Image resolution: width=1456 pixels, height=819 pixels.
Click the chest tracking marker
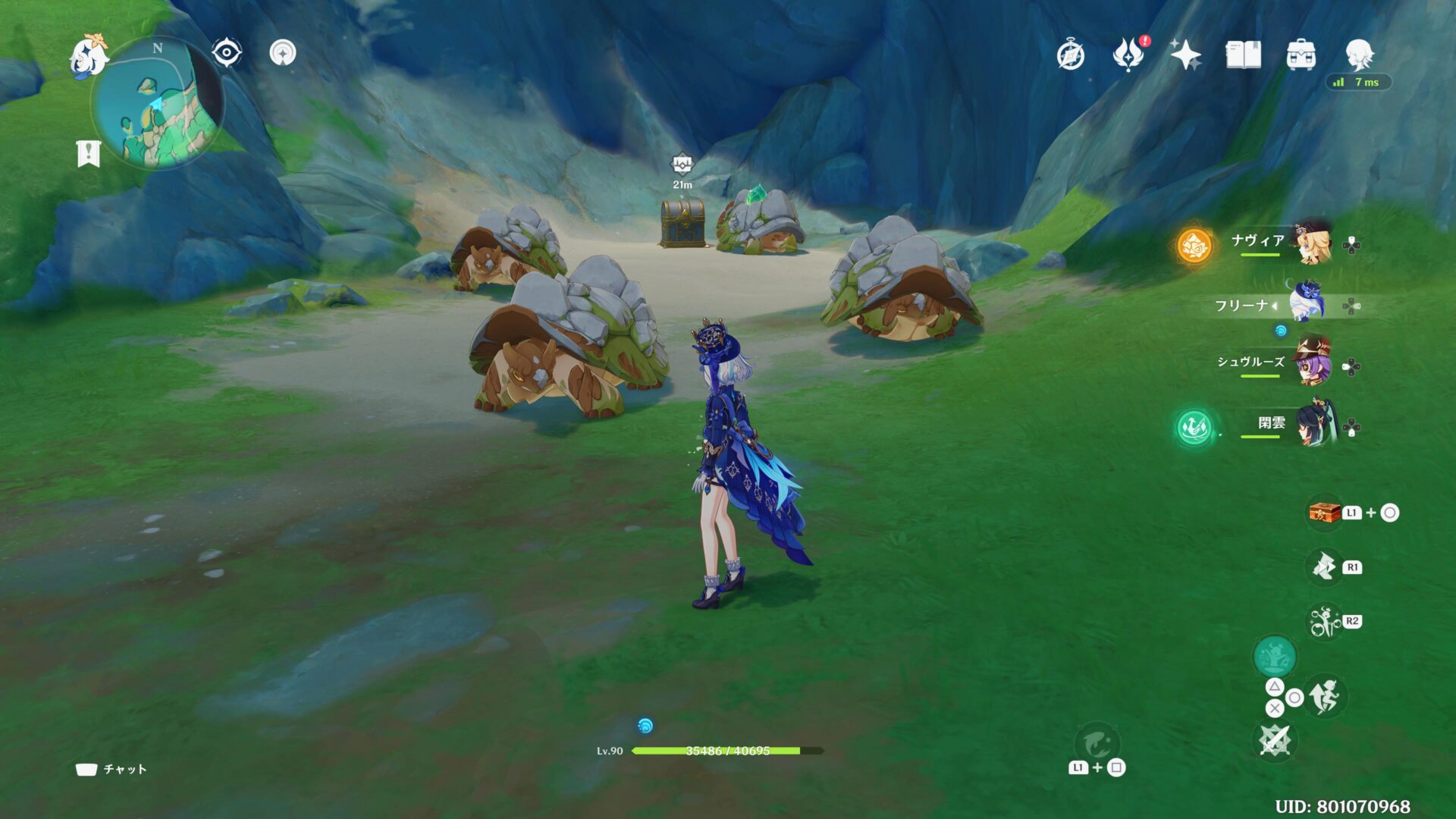(x=682, y=165)
